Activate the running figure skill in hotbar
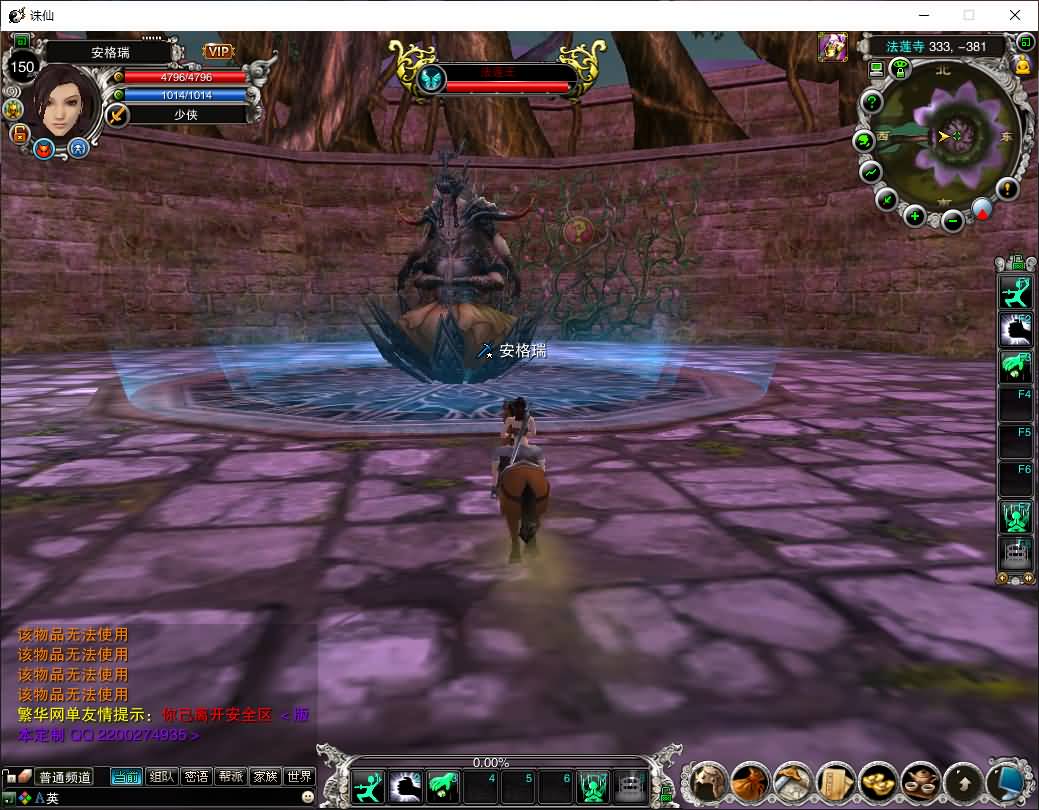1039x810 pixels. tap(368, 787)
